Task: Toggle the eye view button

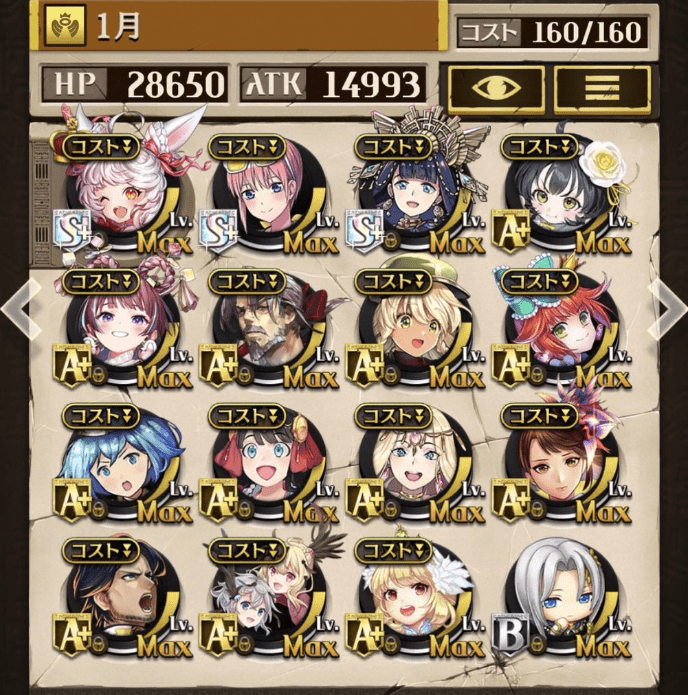Action: [x=495, y=86]
